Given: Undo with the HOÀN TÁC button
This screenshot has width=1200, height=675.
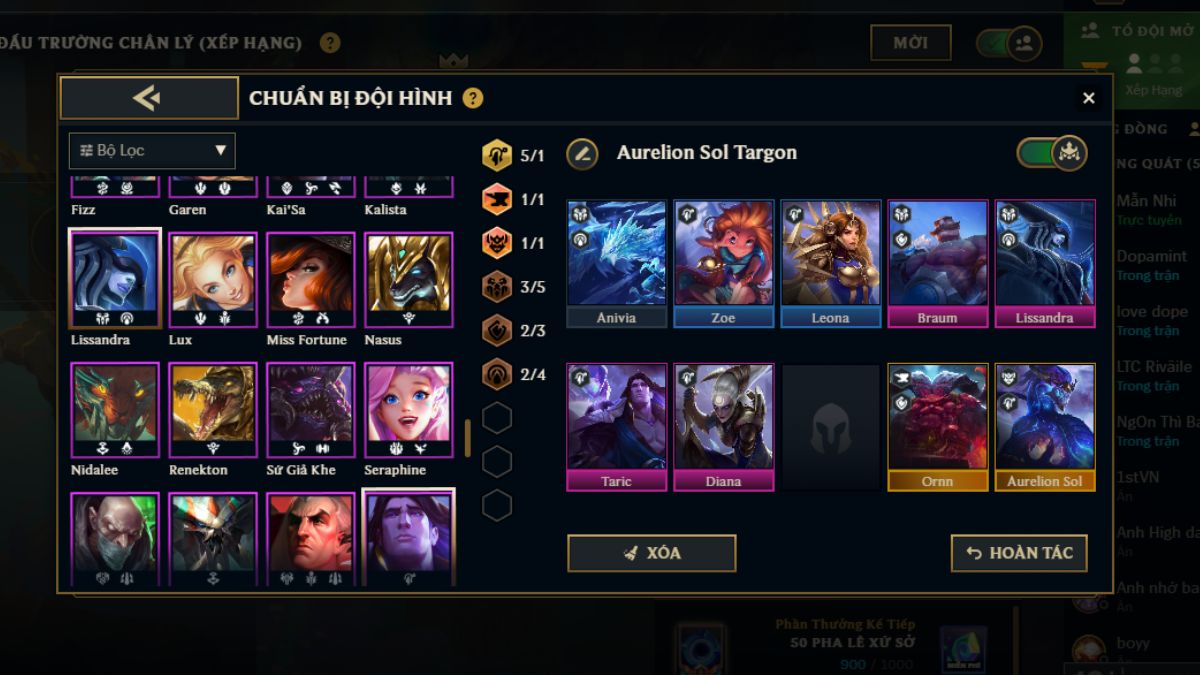Looking at the screenshot, I should [x=1018, y=553].
